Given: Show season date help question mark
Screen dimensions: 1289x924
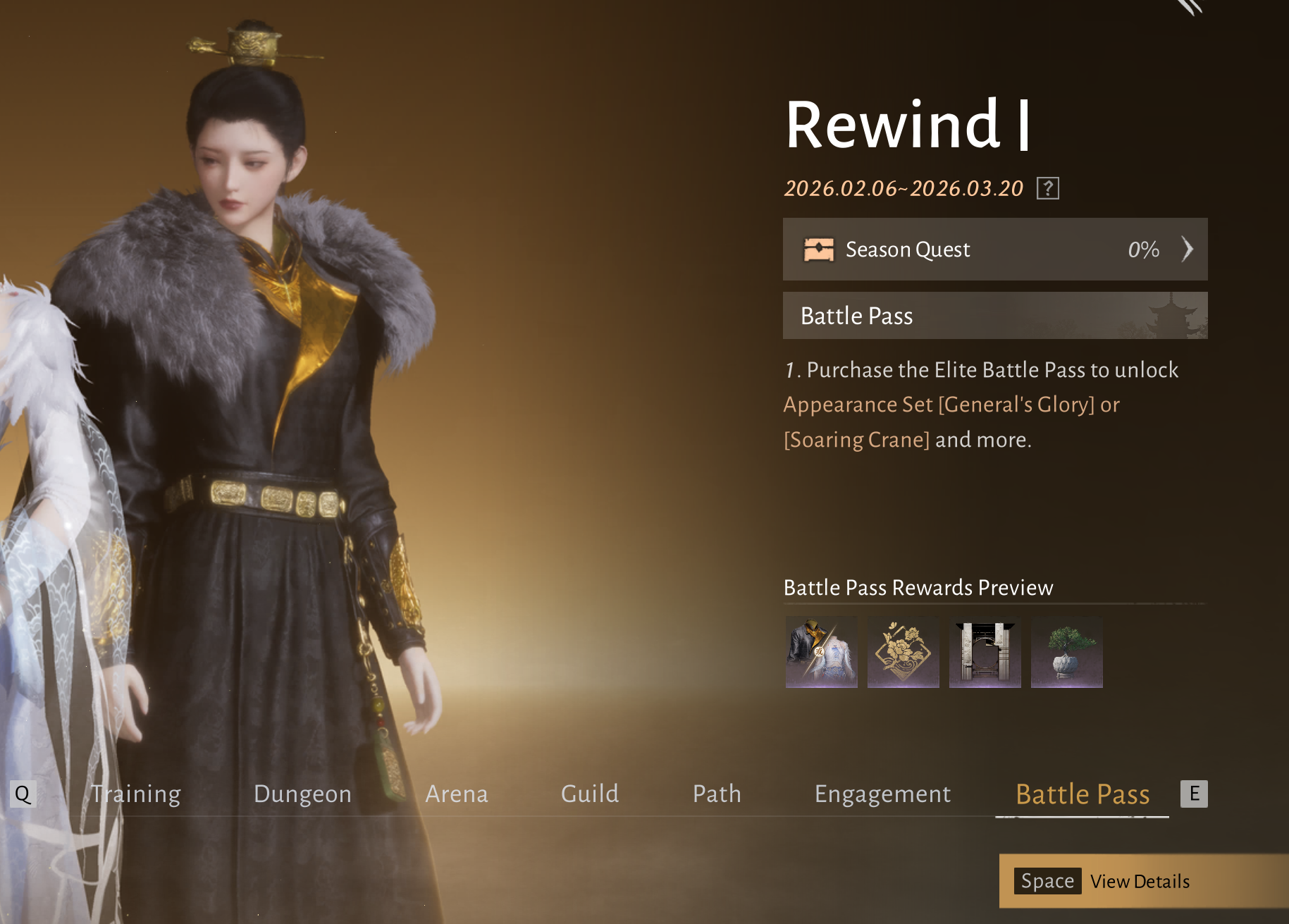Looking at the screenshot, I should [x=1047, y=188].
